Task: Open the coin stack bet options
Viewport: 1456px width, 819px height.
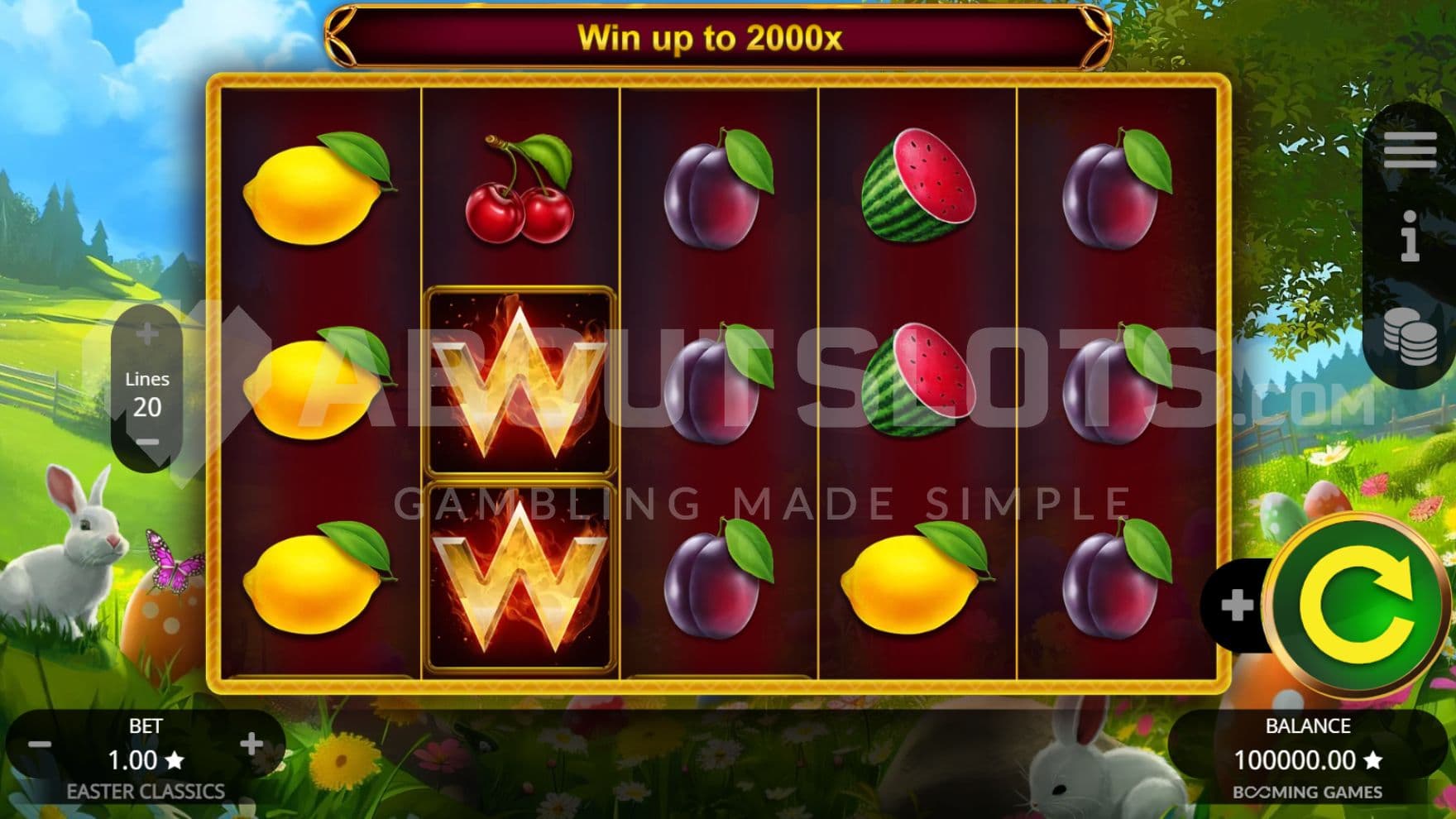Action: pos(1410,336)
